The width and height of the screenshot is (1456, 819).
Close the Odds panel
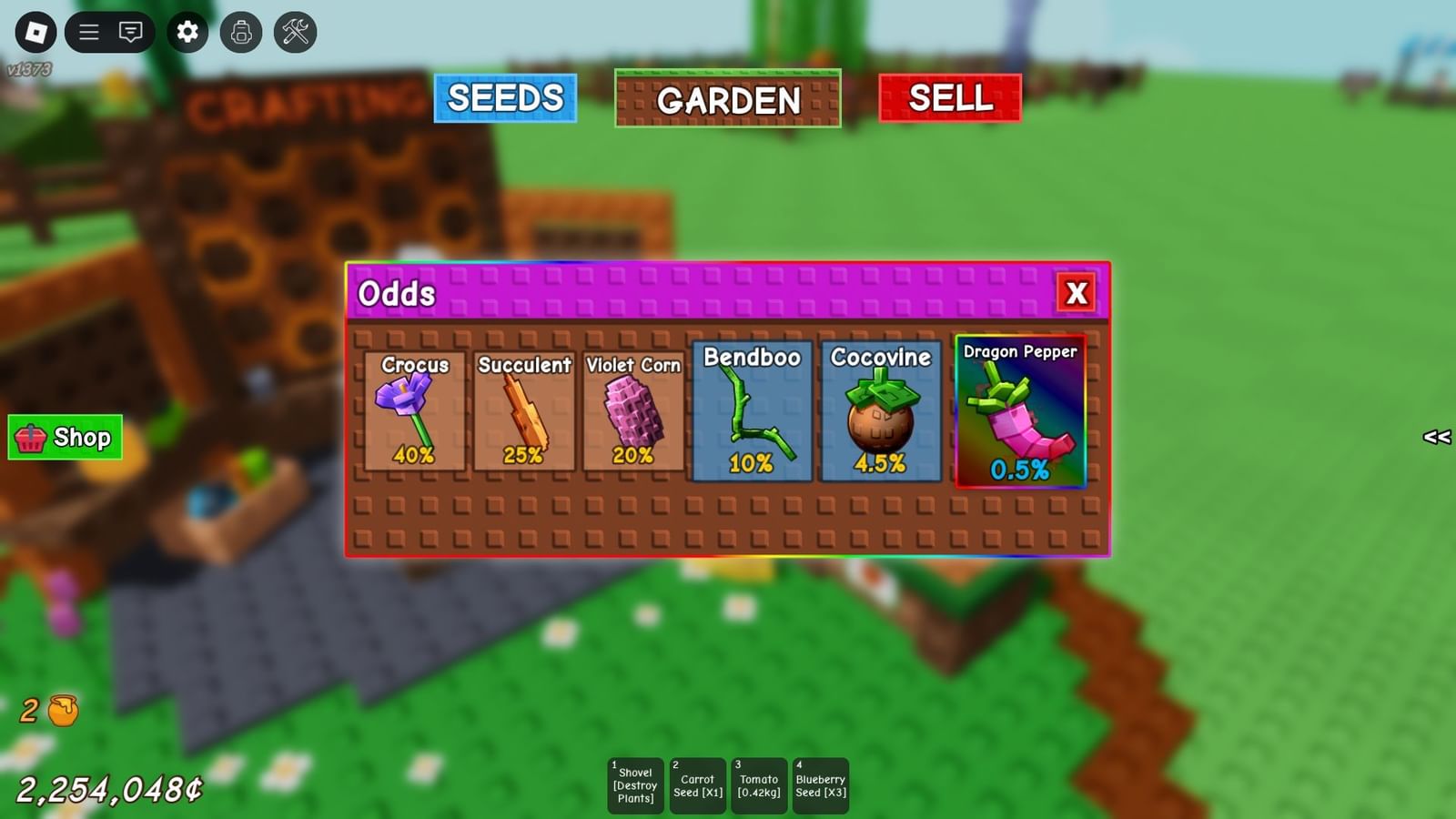tap(1077, 293)
